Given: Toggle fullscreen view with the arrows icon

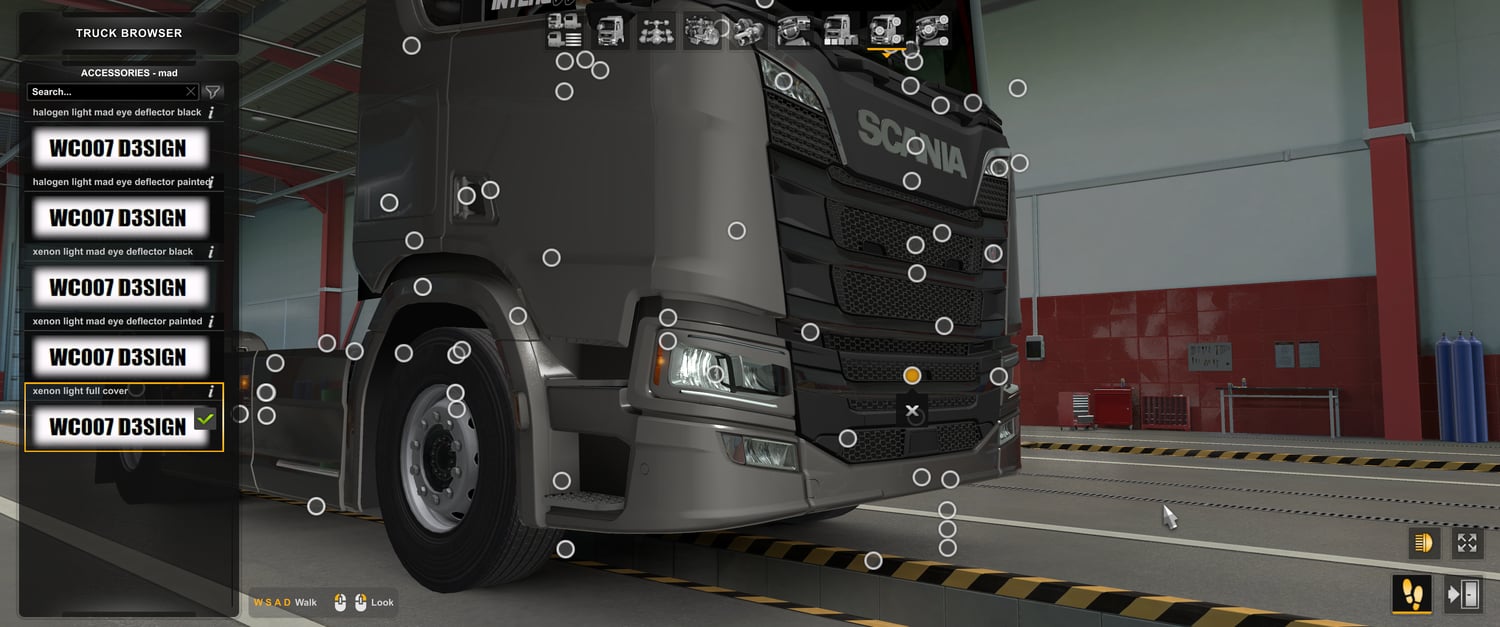Looking at the screenshot, I should [x=1467, y=543].
